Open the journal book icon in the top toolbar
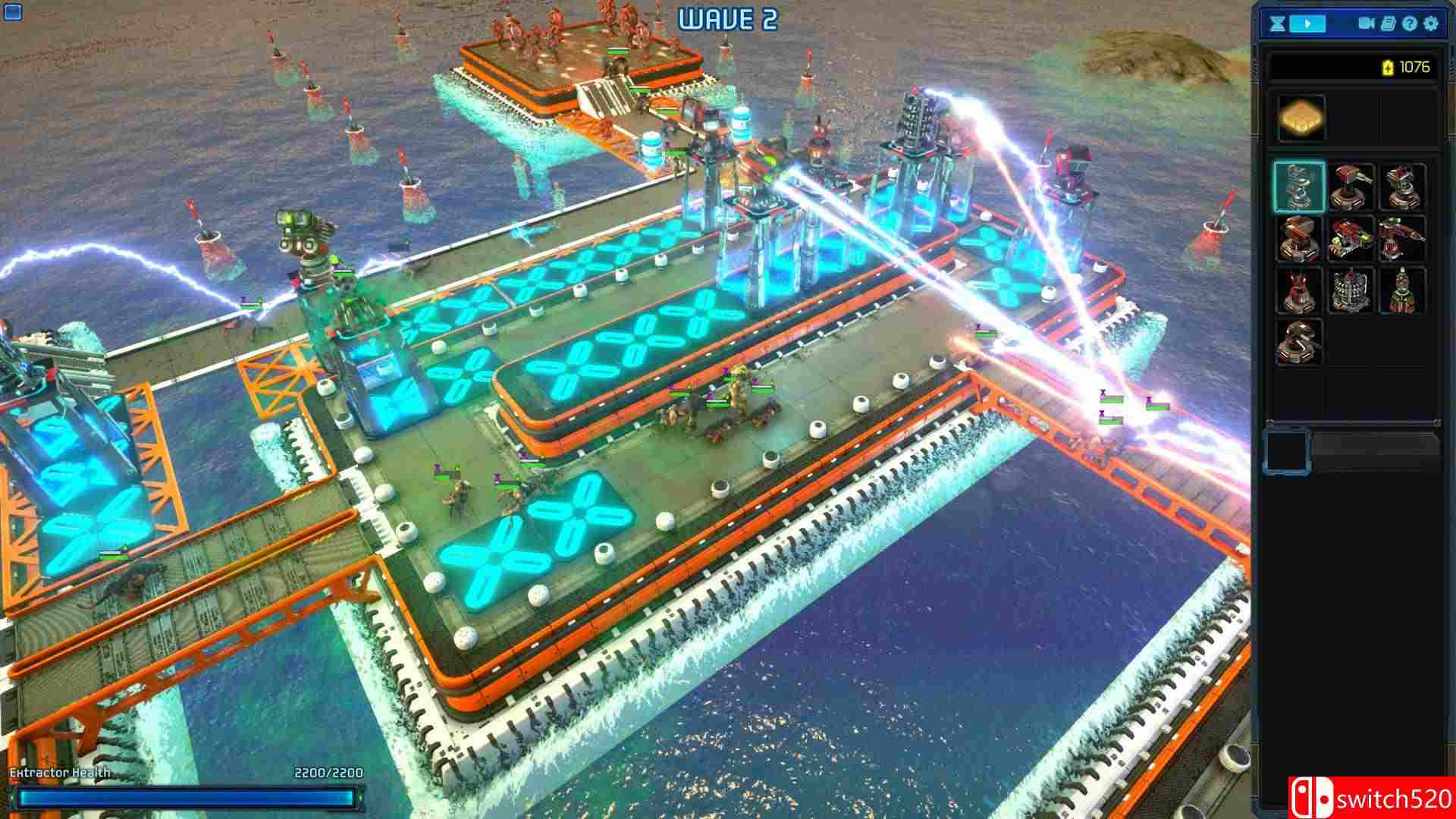The image size is (1456, 819). coord(1390,24)
